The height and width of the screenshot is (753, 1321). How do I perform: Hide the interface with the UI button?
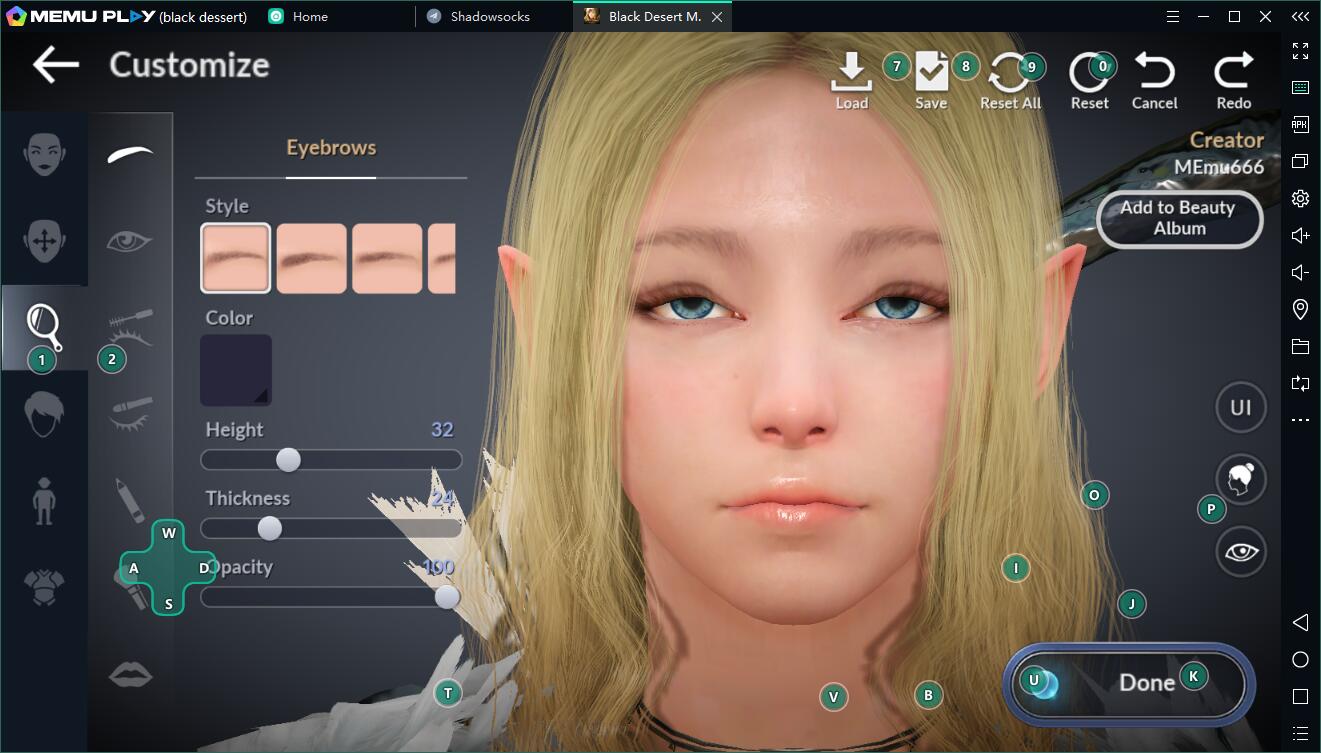coord(1240,408)
